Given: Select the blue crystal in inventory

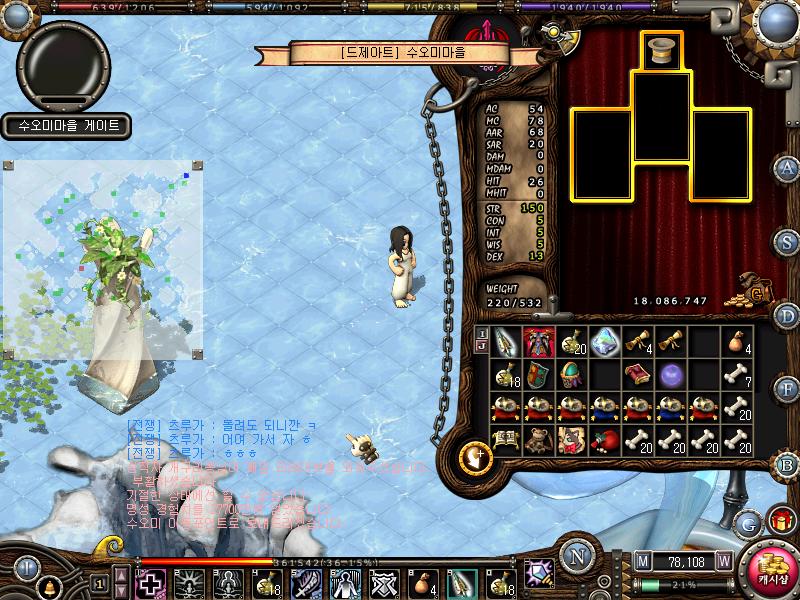Looking at the screenshot, I should [605, 341].
